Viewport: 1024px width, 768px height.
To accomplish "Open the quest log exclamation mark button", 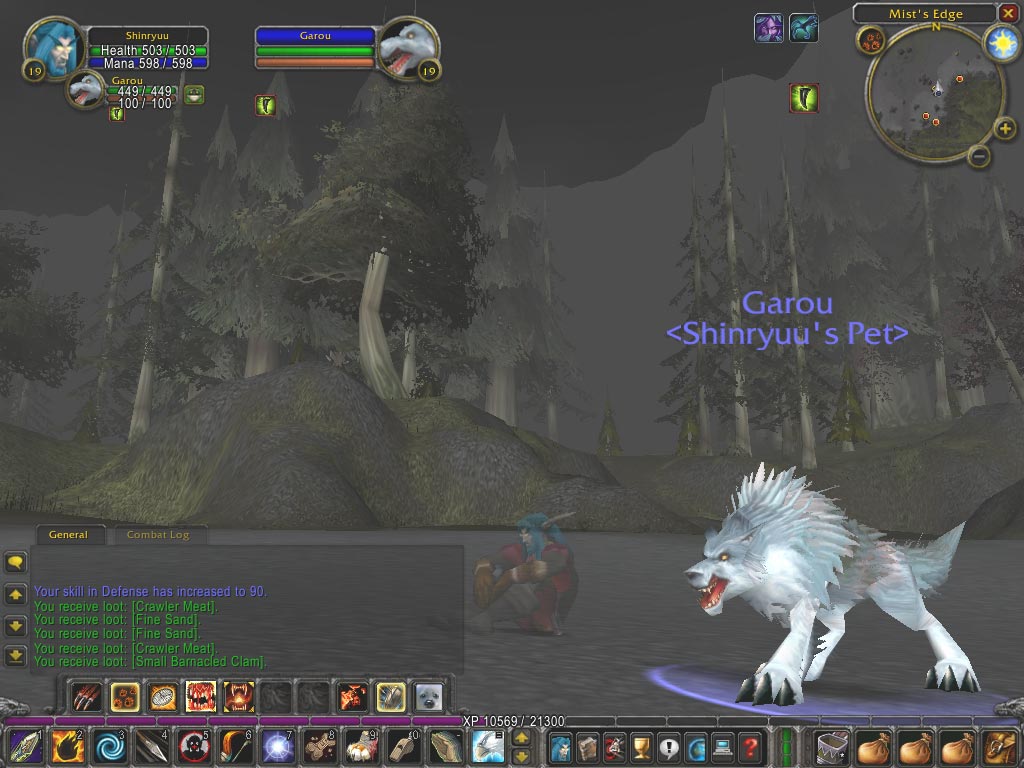I will pyautogui.click(x=668, y=747).
